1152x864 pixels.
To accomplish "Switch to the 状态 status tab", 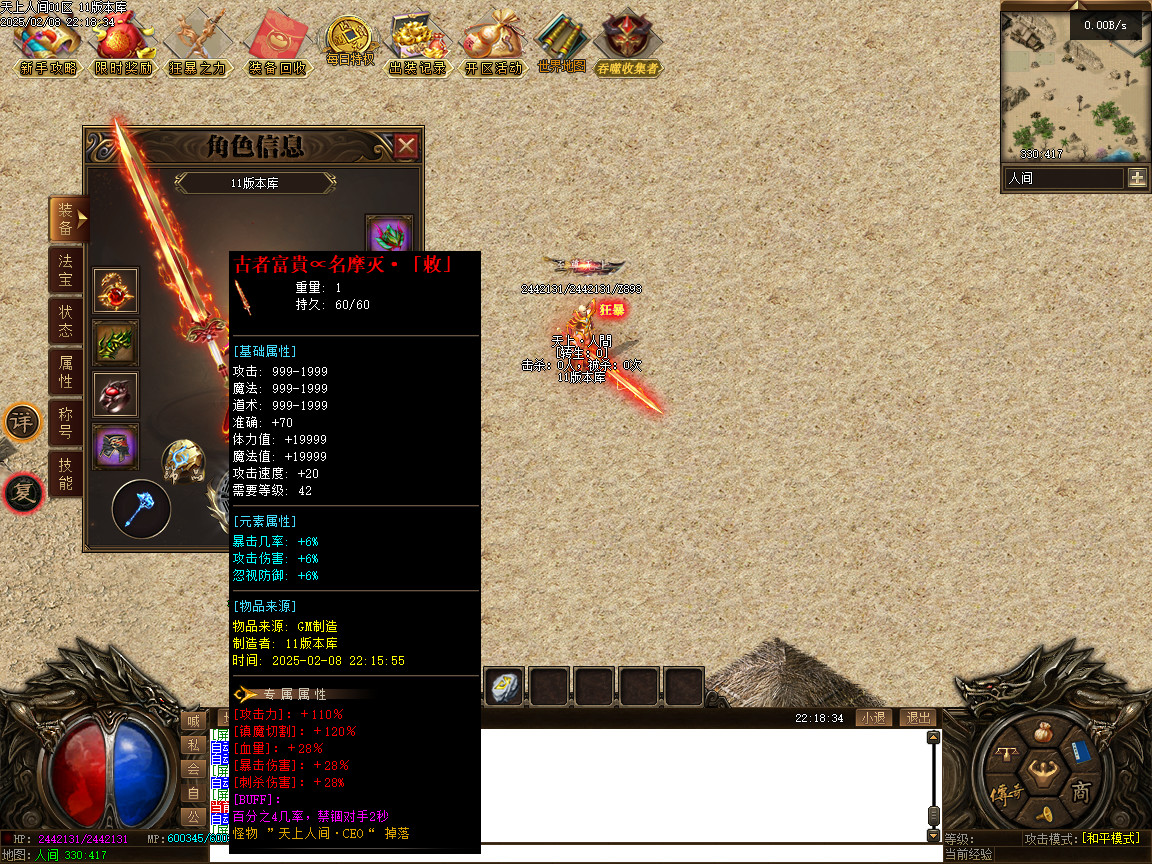I will pos(65,320).
